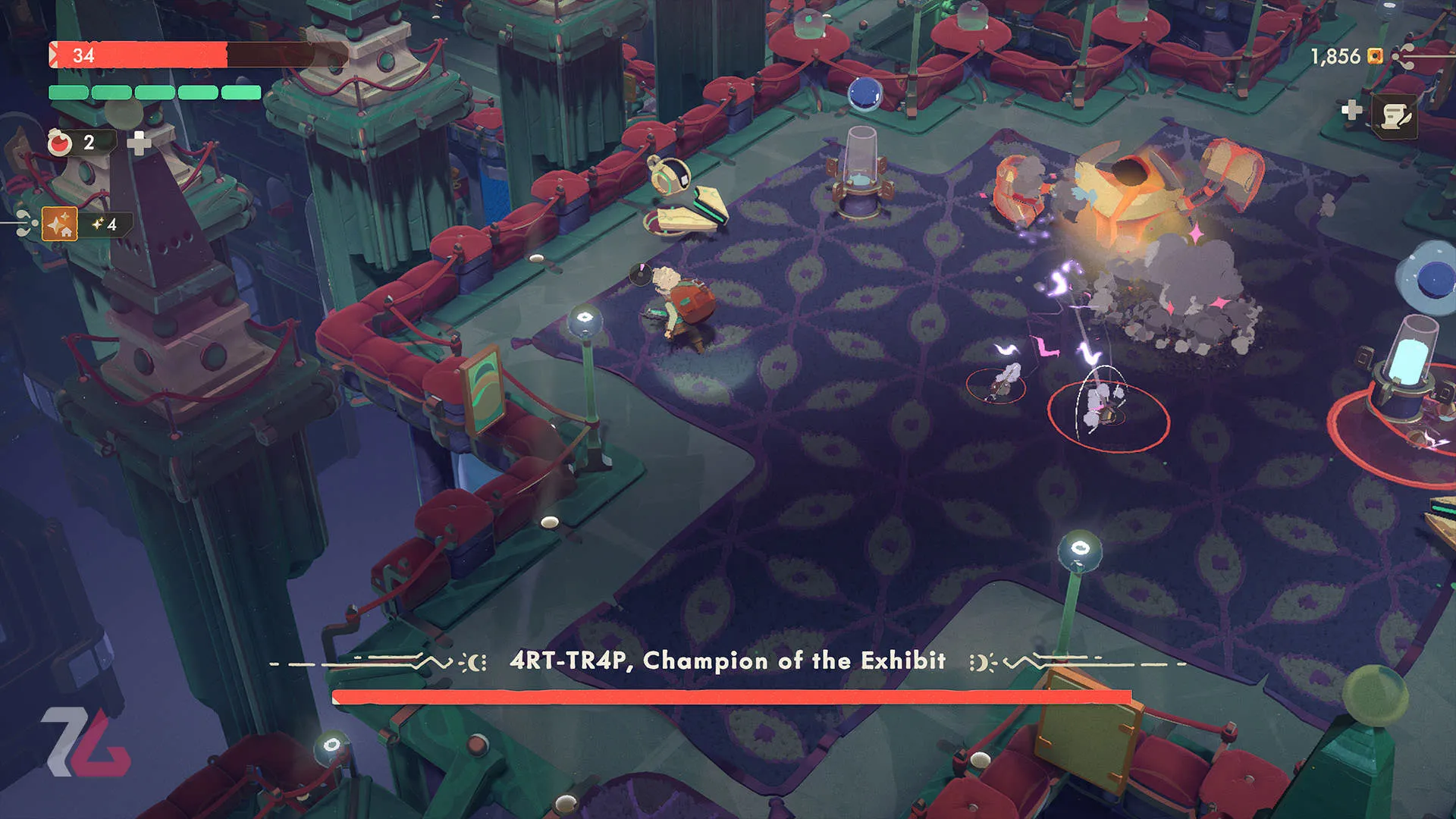This screenshot has width=1456, height=819.
Task: Click the grey plus d-pad icon near potion counter
Action: (x=140, y=143)
